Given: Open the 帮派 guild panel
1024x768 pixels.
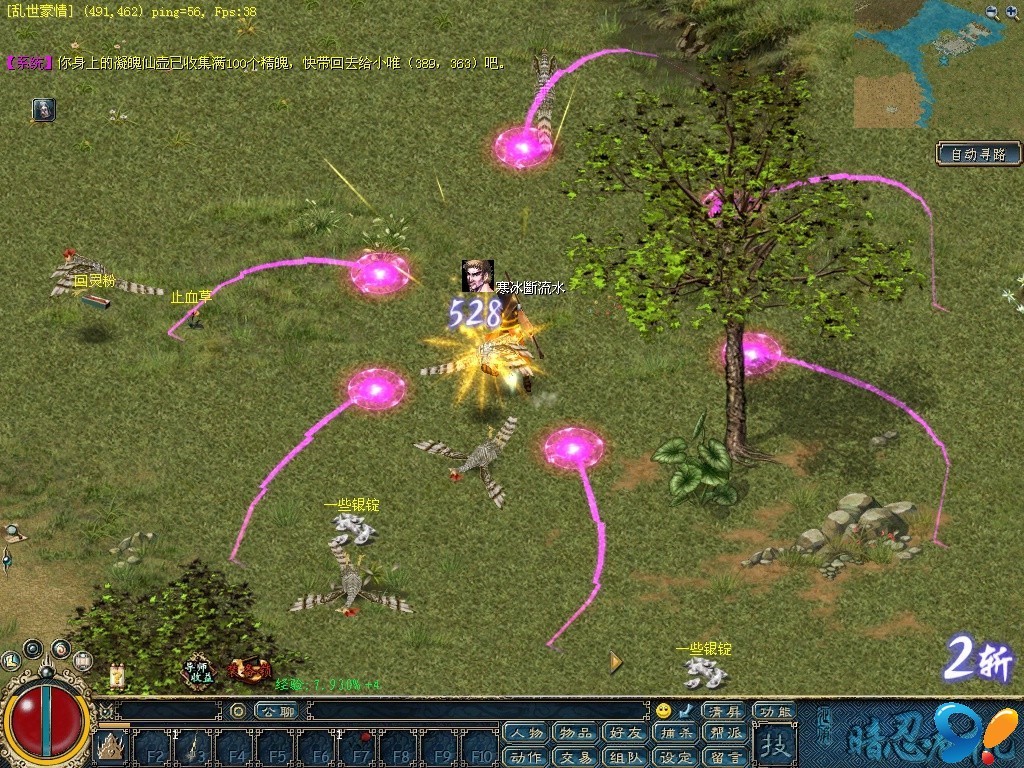Looking at the screenshot, I should (723, 734).
